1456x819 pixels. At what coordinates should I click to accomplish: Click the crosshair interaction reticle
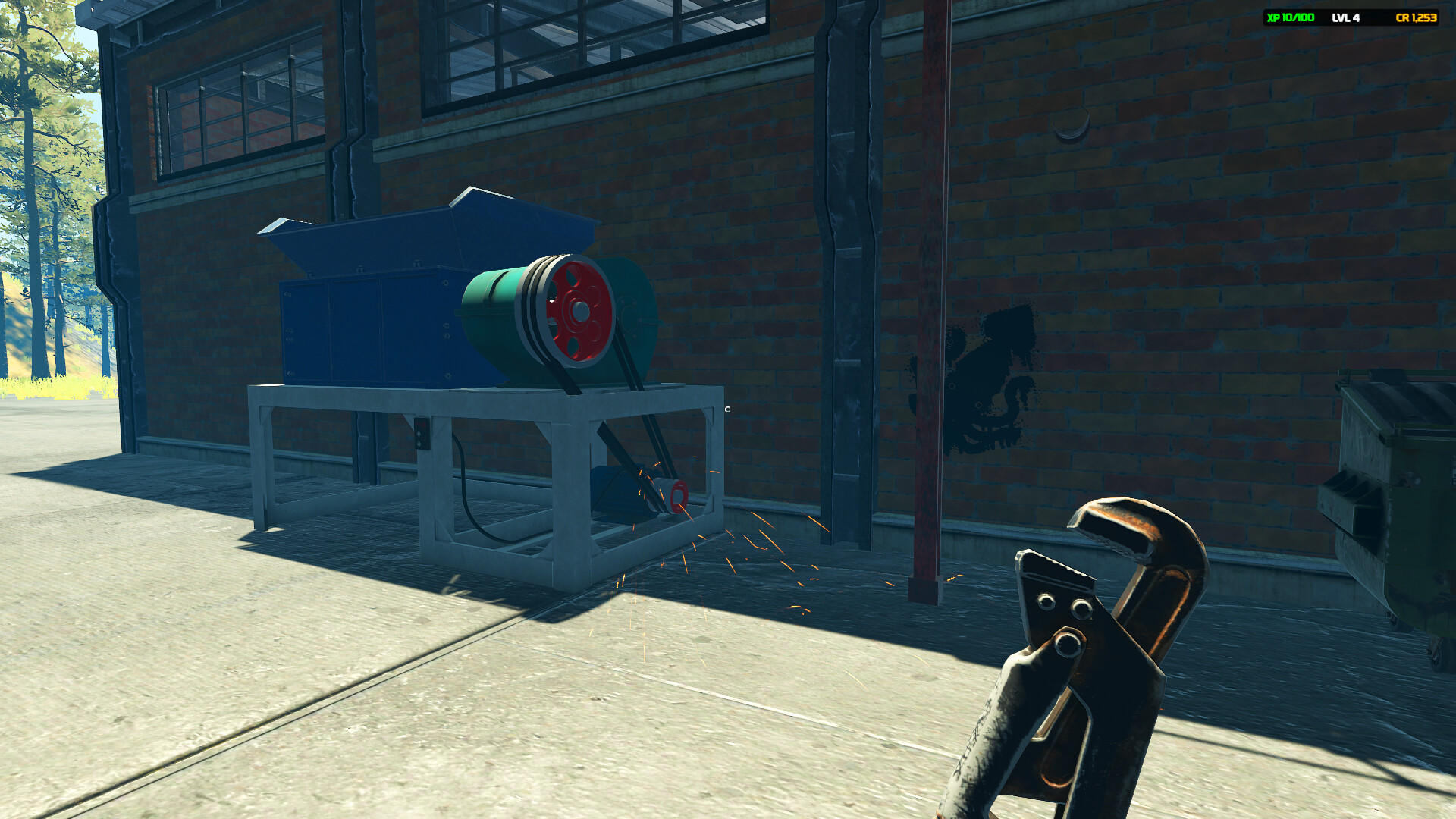(730, 408)
